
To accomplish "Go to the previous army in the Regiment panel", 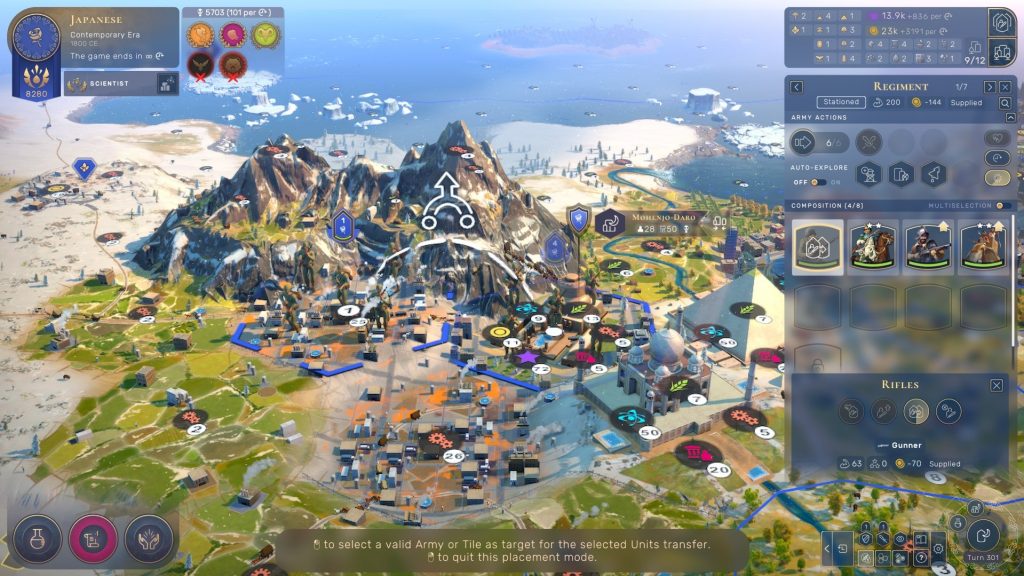I will pyautogui.click(x=797, y=87).
